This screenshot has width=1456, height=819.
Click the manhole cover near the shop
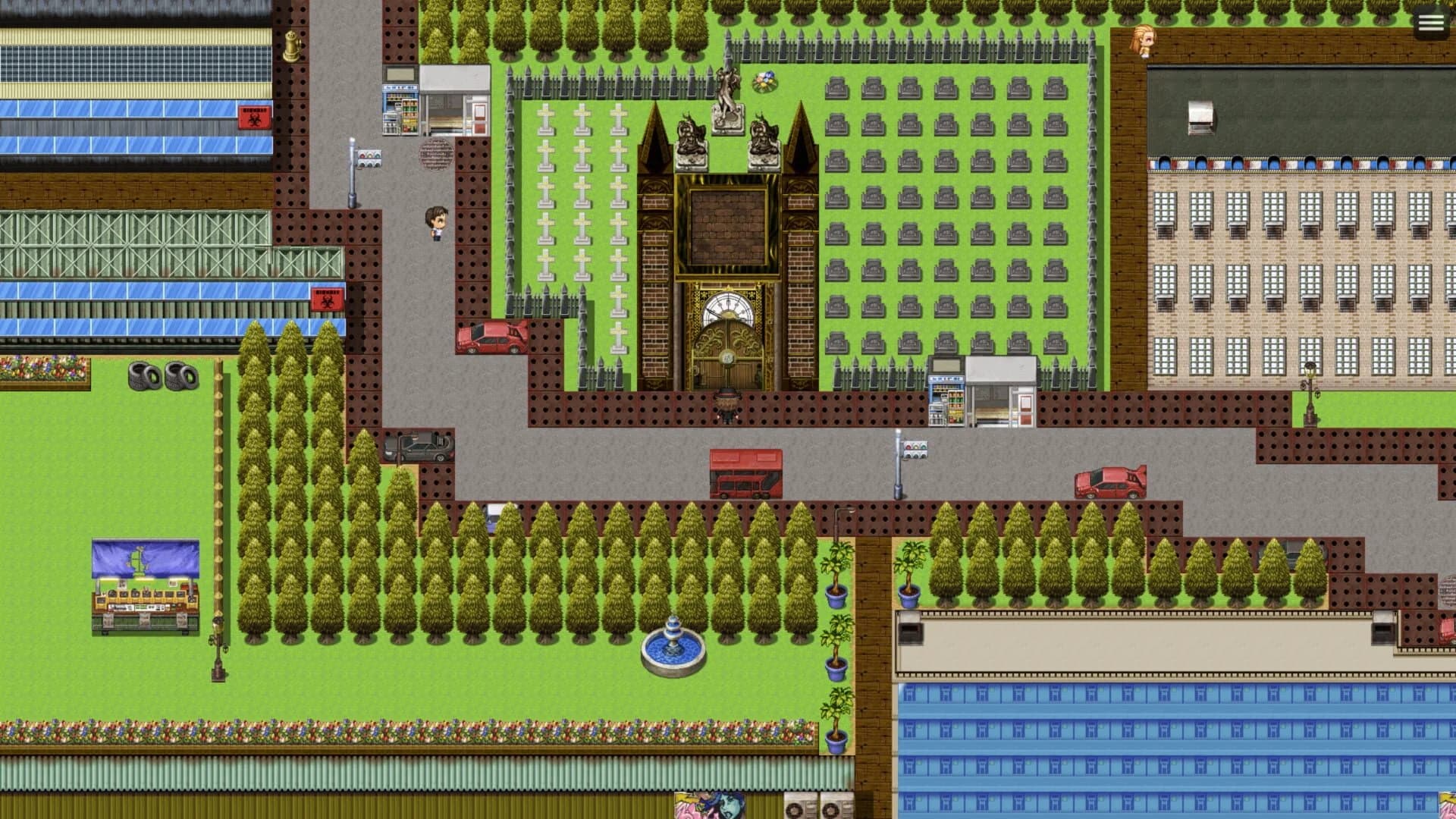tap(435, 152)
